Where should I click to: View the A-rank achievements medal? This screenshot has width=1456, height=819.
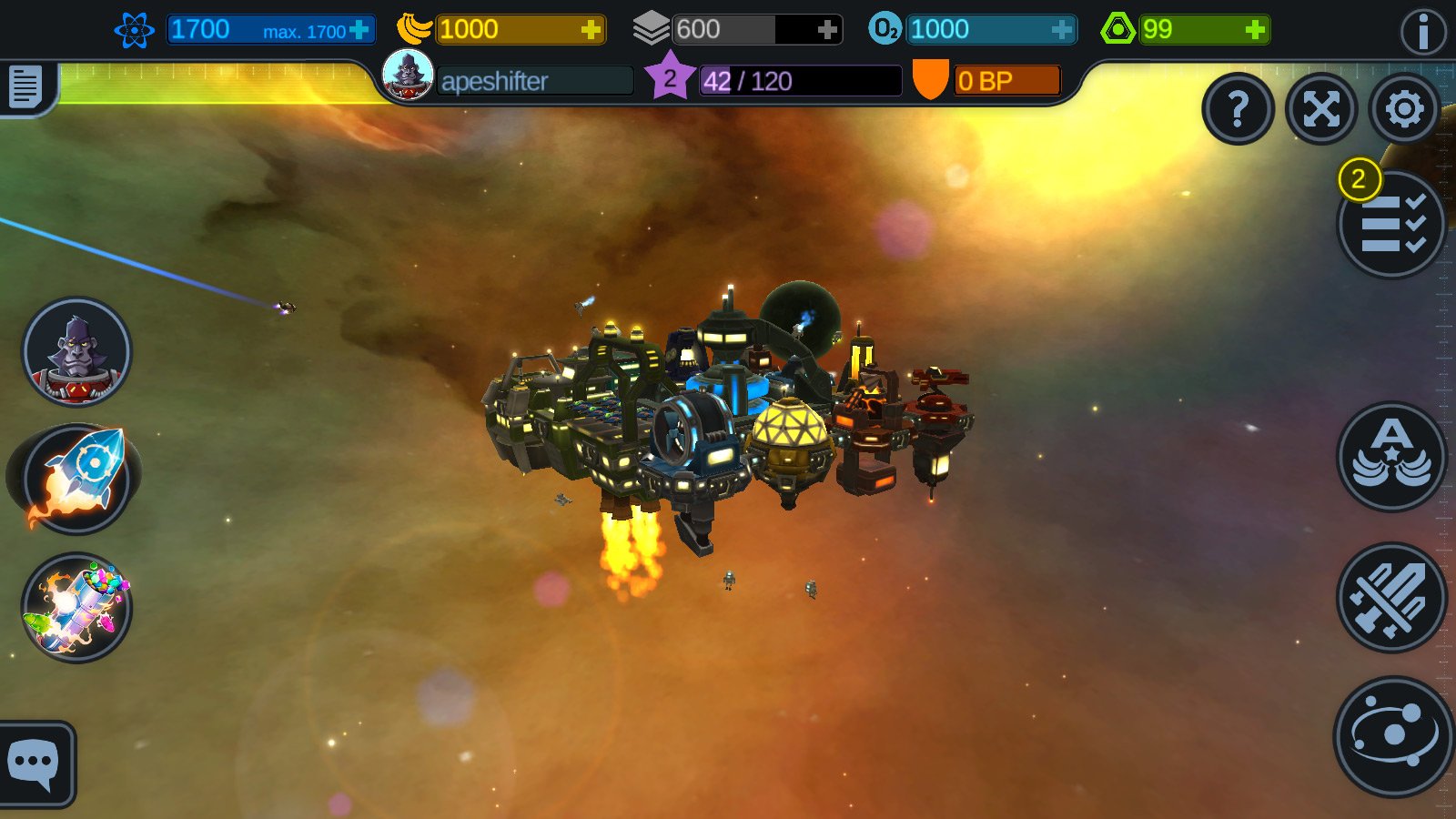pyautogui.click(x=1389, y=458)
